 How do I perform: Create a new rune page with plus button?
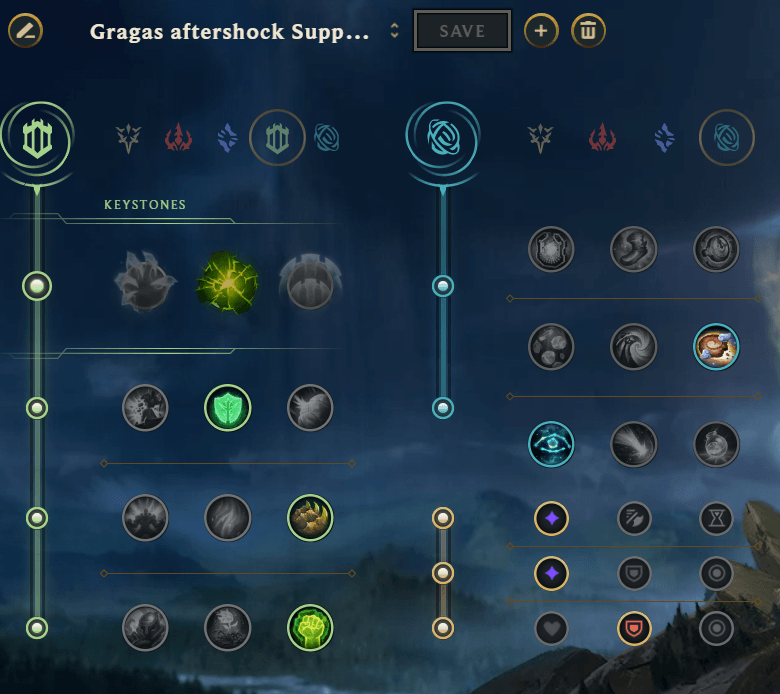coord(541,31)
